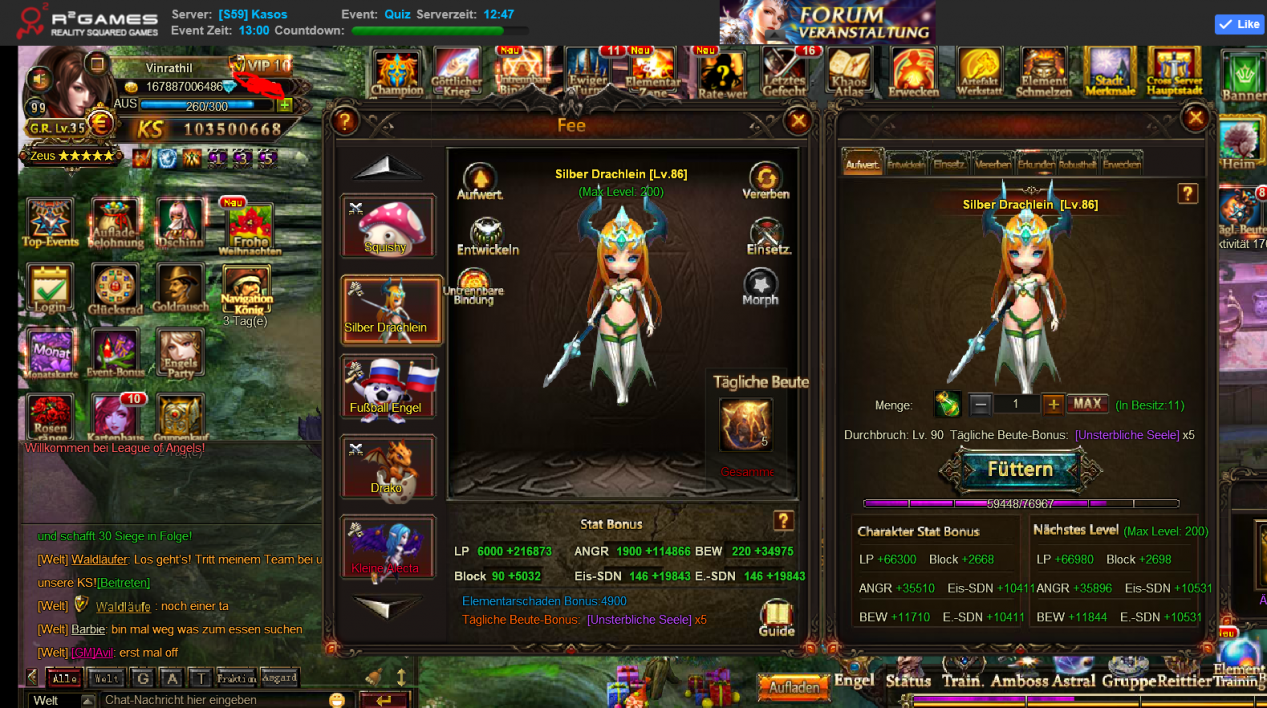Decrease feed quantity with the minus button
Viewport: 1267px width, 708px height.
tap(980, 405)
